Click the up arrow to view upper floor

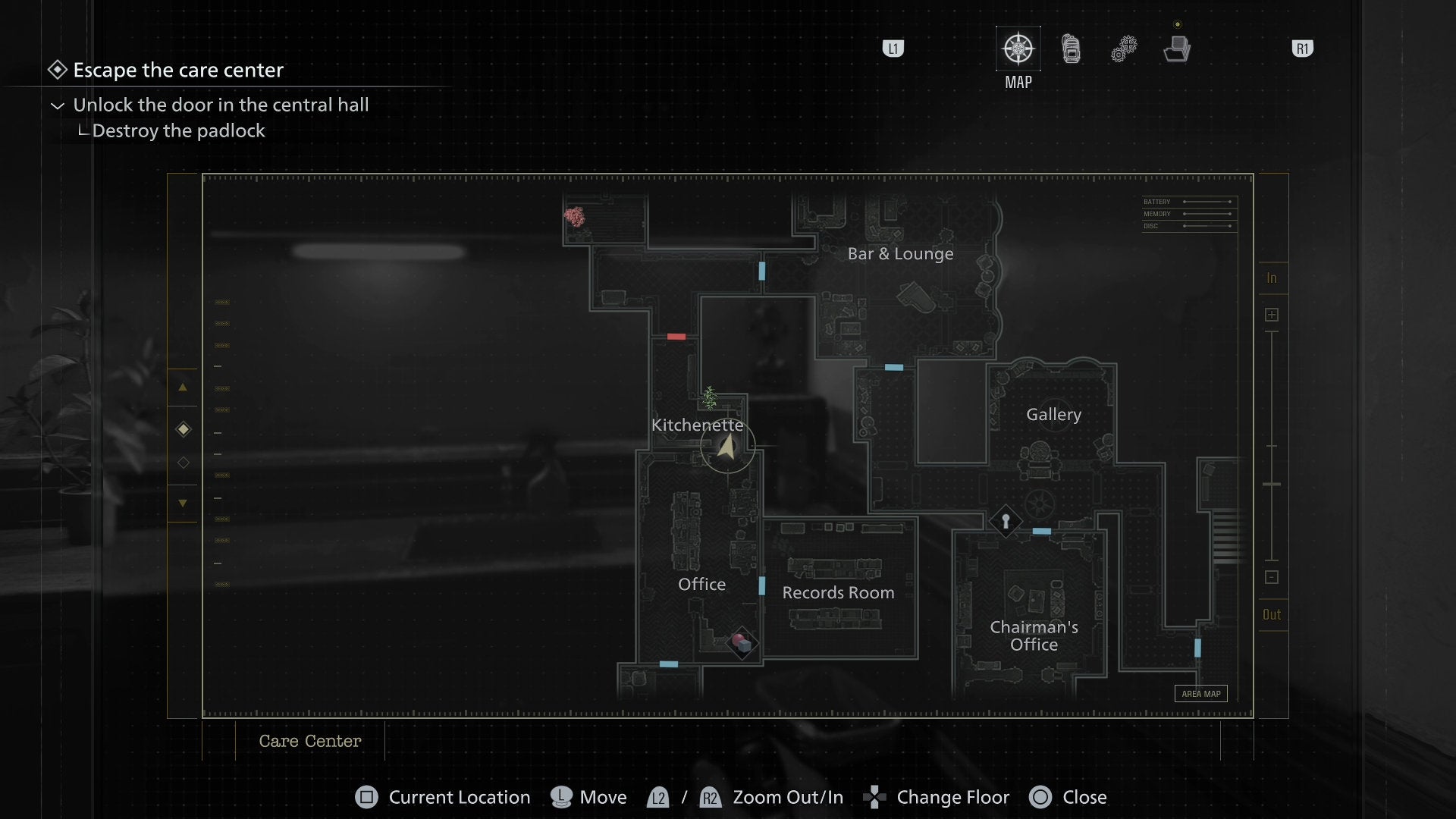pos(183,388)
